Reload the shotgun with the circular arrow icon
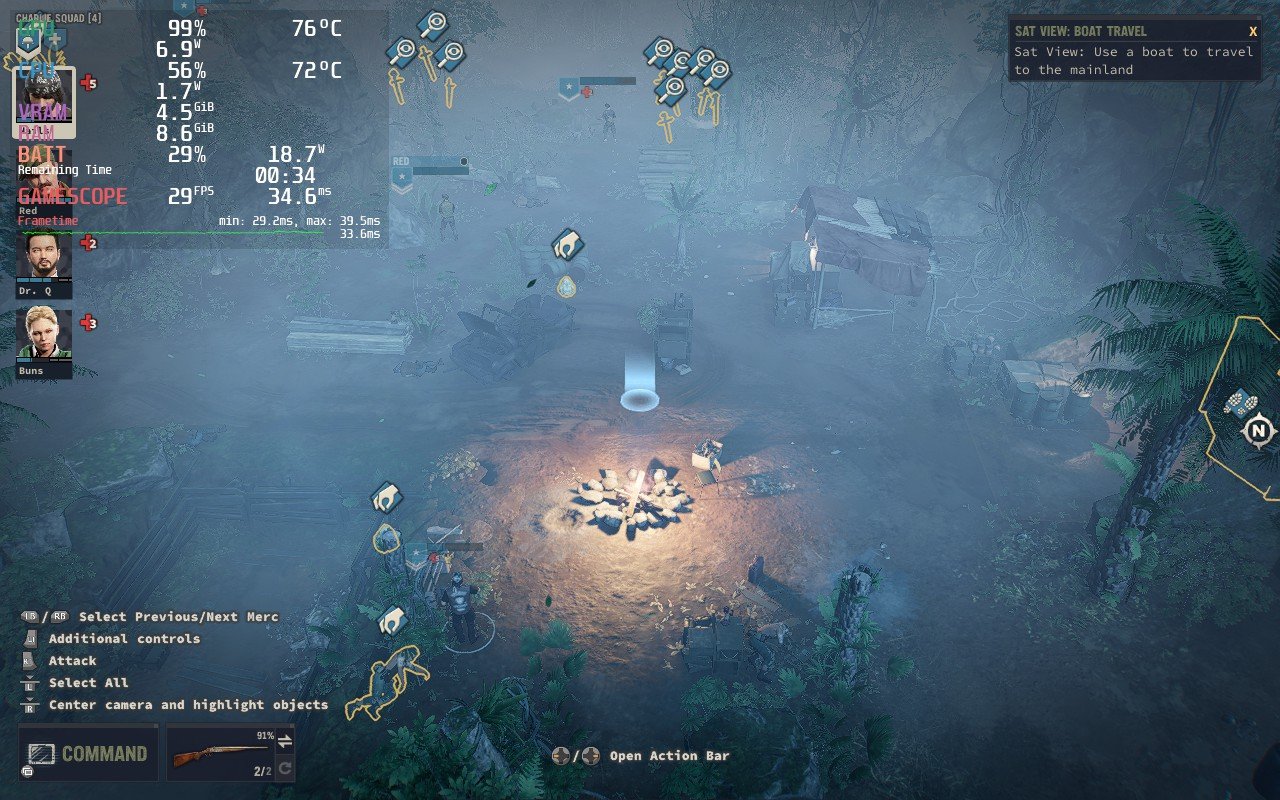 coord(286,768)
